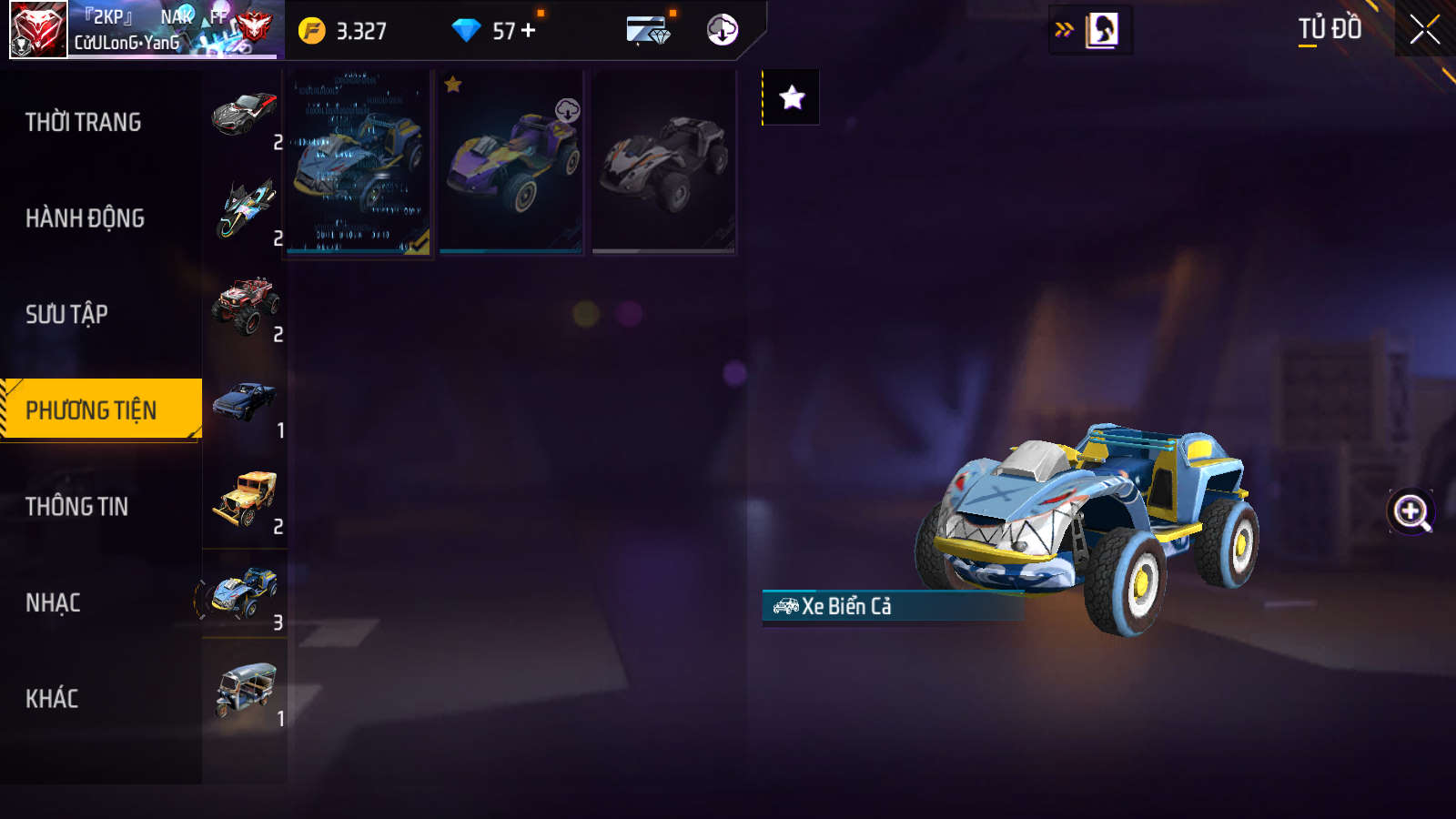This screenshot has height=819, width=1456.
Task: Choose the gray buggy skin
Action: click(663, 161)
